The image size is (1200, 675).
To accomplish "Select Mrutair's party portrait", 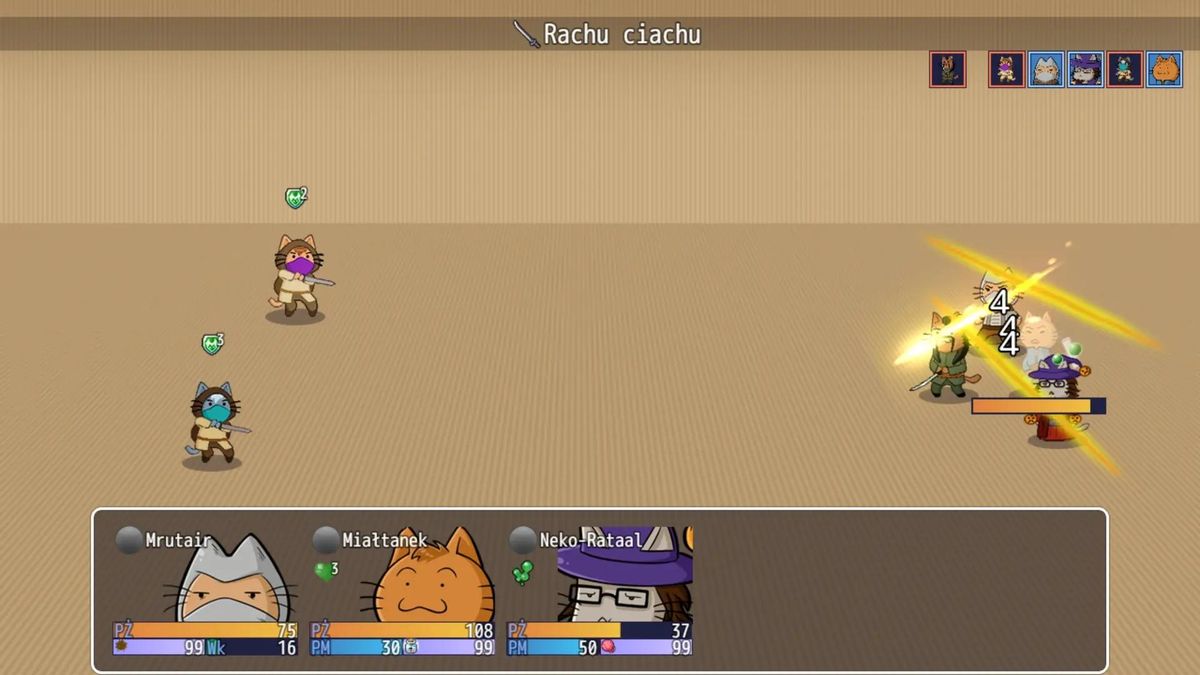I will (x=232, y=580).
